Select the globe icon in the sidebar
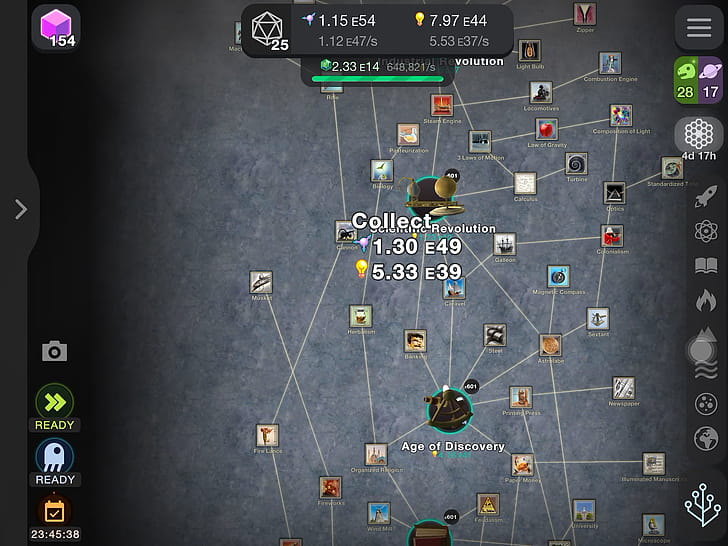The width and height of the screenshot is (728, 546). [706, 438]
